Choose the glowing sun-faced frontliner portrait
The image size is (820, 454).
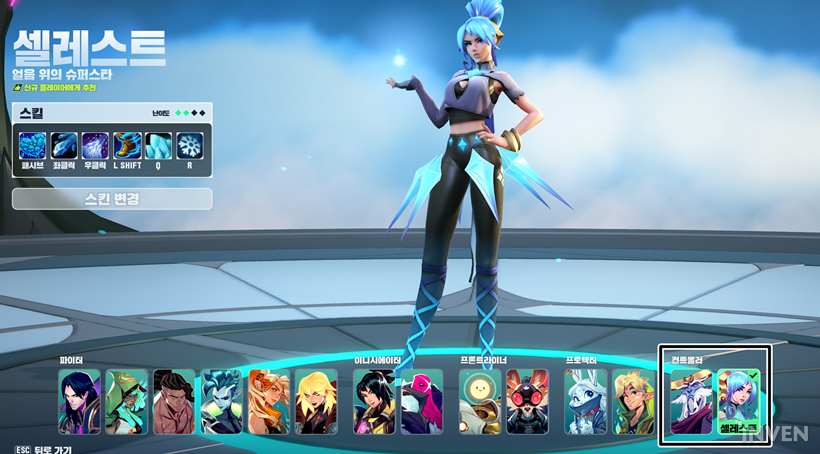click(480, 402)
